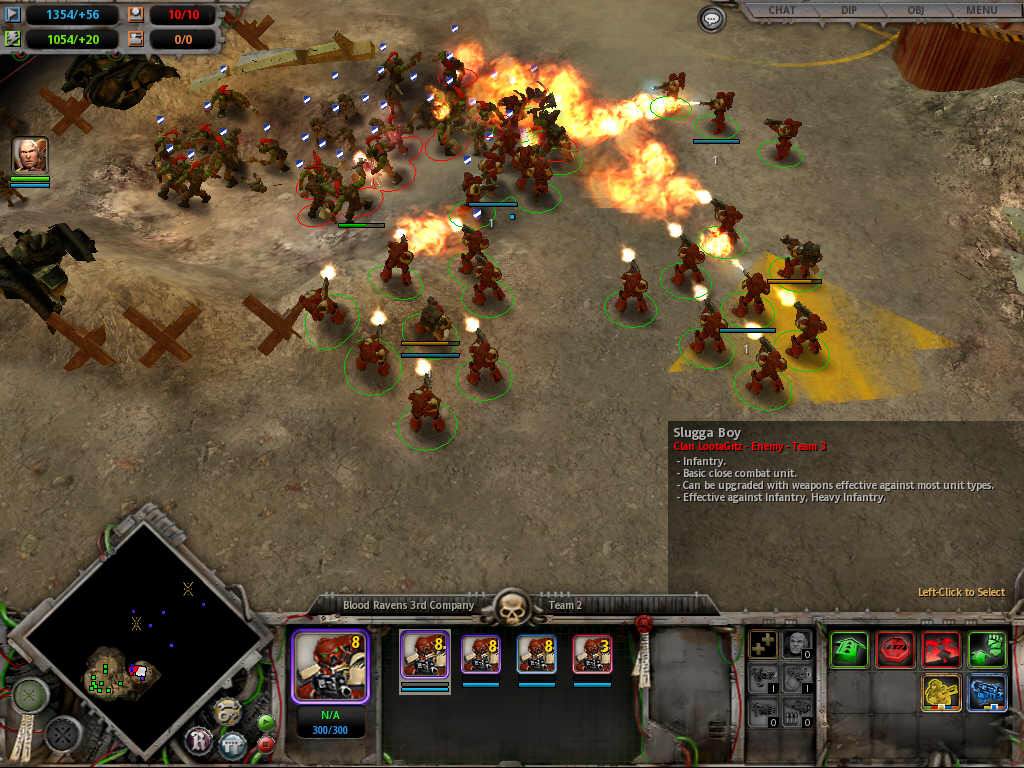Click the yellow heavy weapon upgrade icon
1024x768 pixels.
pyautogui.click(x=941, y=693)
